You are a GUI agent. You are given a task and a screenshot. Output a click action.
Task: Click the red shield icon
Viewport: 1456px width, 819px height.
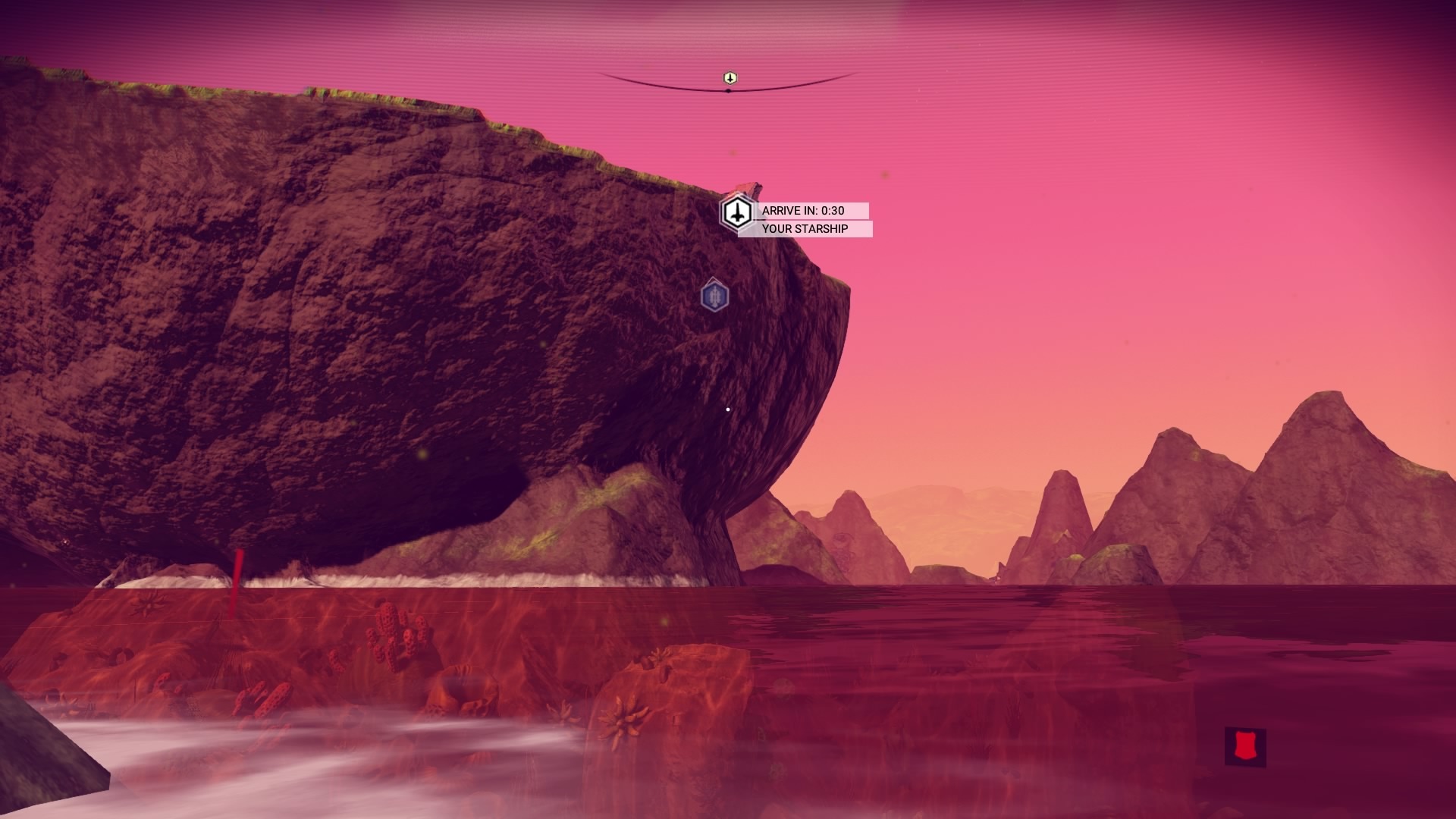coord(1244,746)
